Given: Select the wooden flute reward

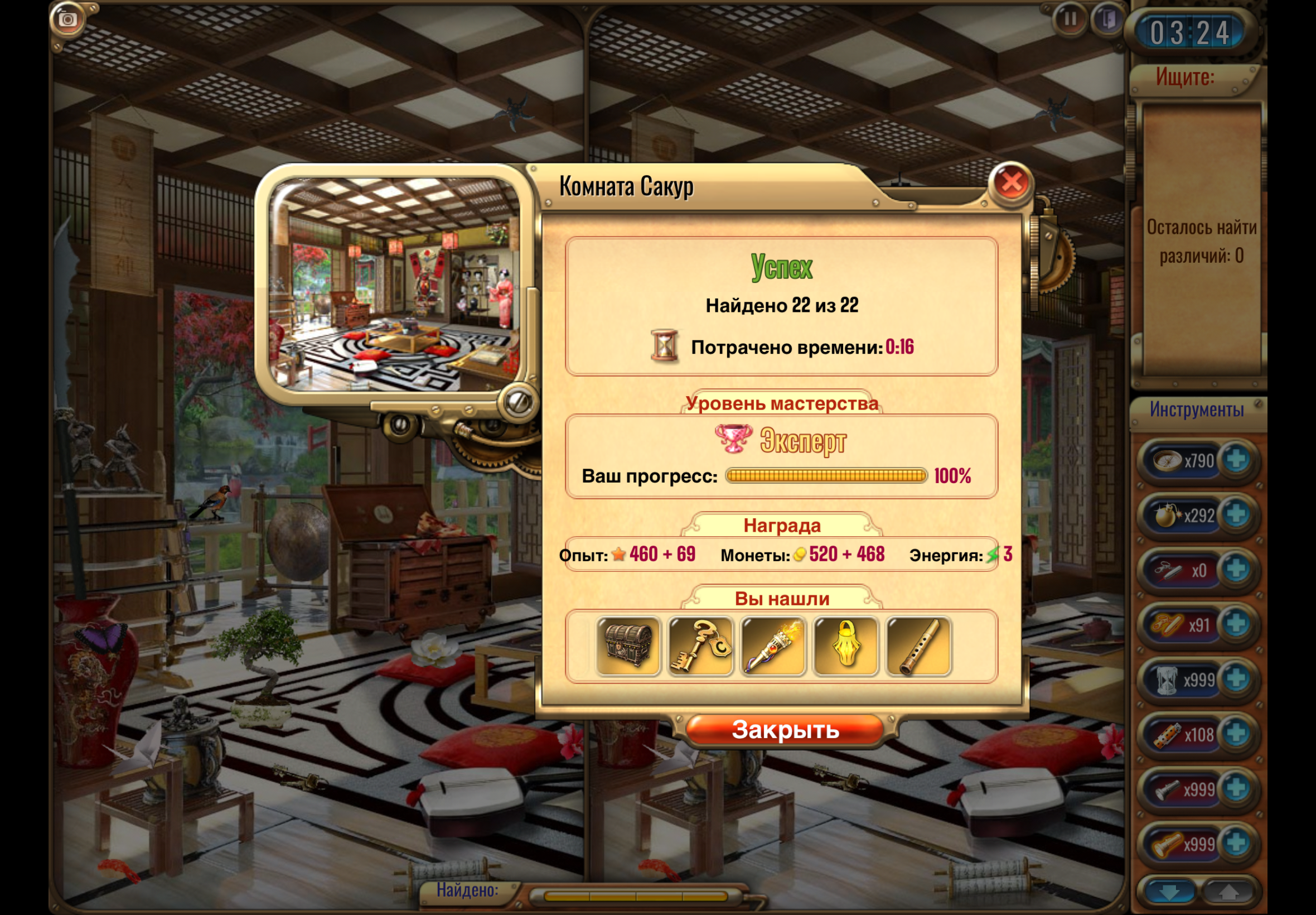Looking at the screenshot, I should pyautogui.click(x=918, y=646).
